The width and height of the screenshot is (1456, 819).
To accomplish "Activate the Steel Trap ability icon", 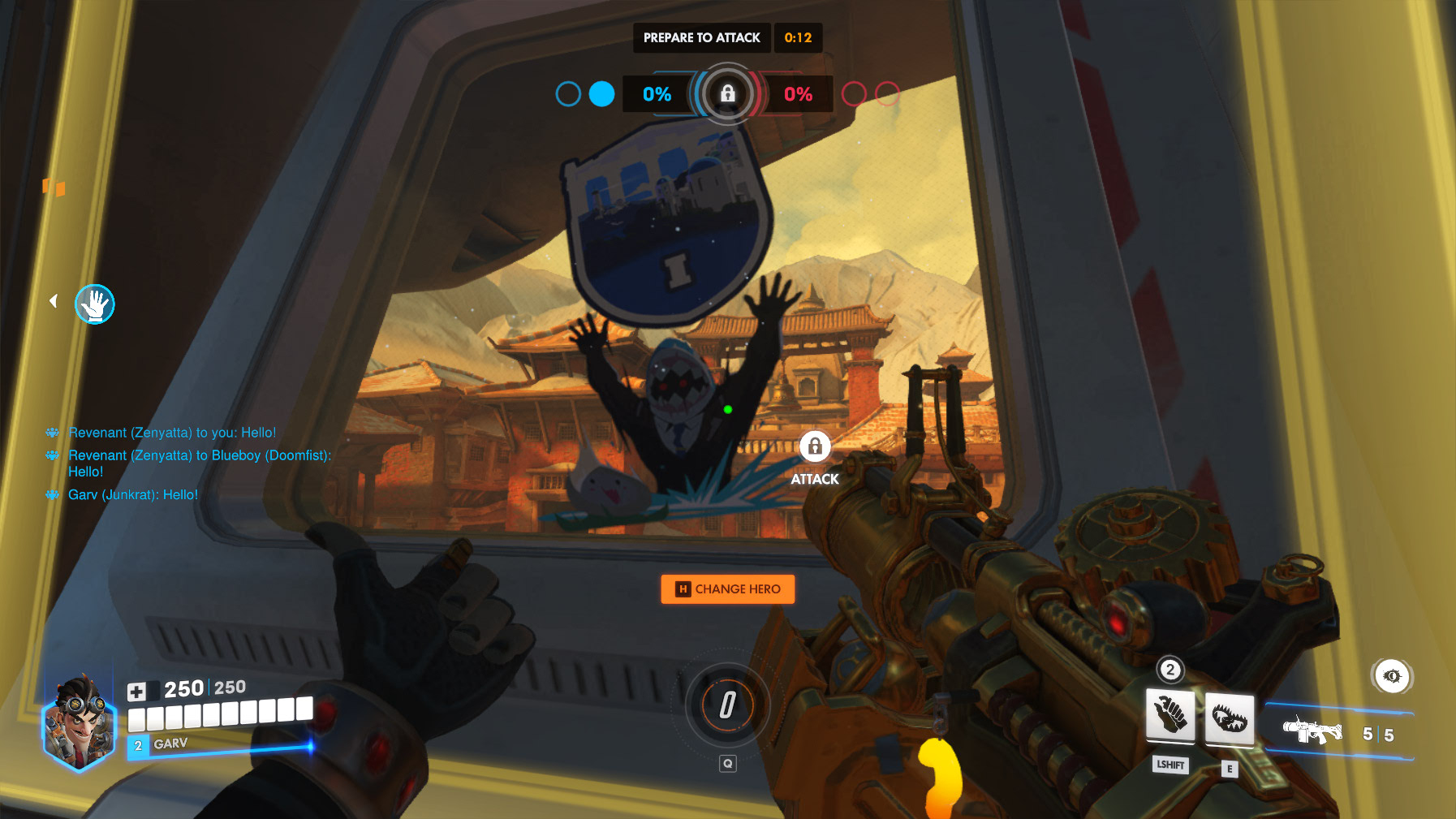I will pos(1230,718).
